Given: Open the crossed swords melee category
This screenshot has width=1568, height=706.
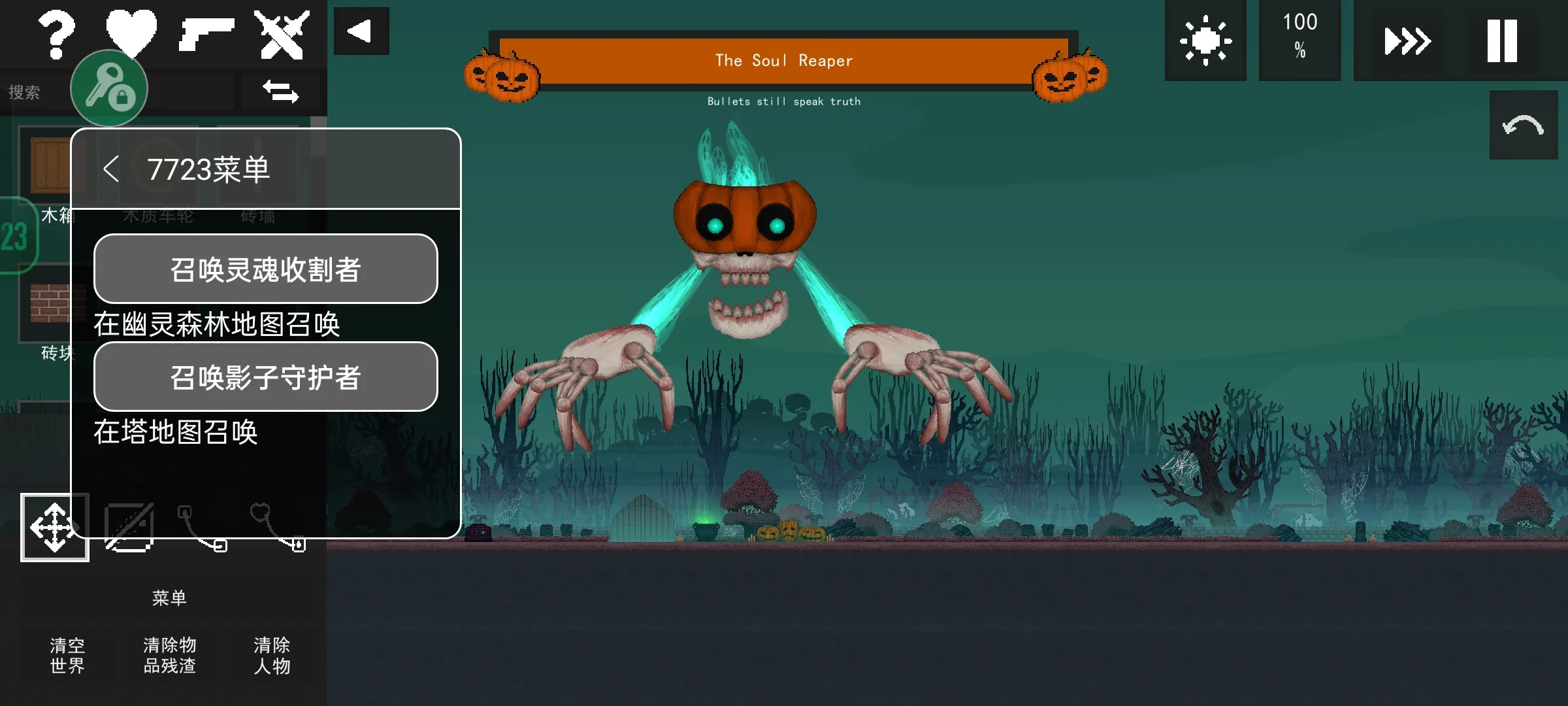Looking at the screenshot, I should click(x=282, y=34).
